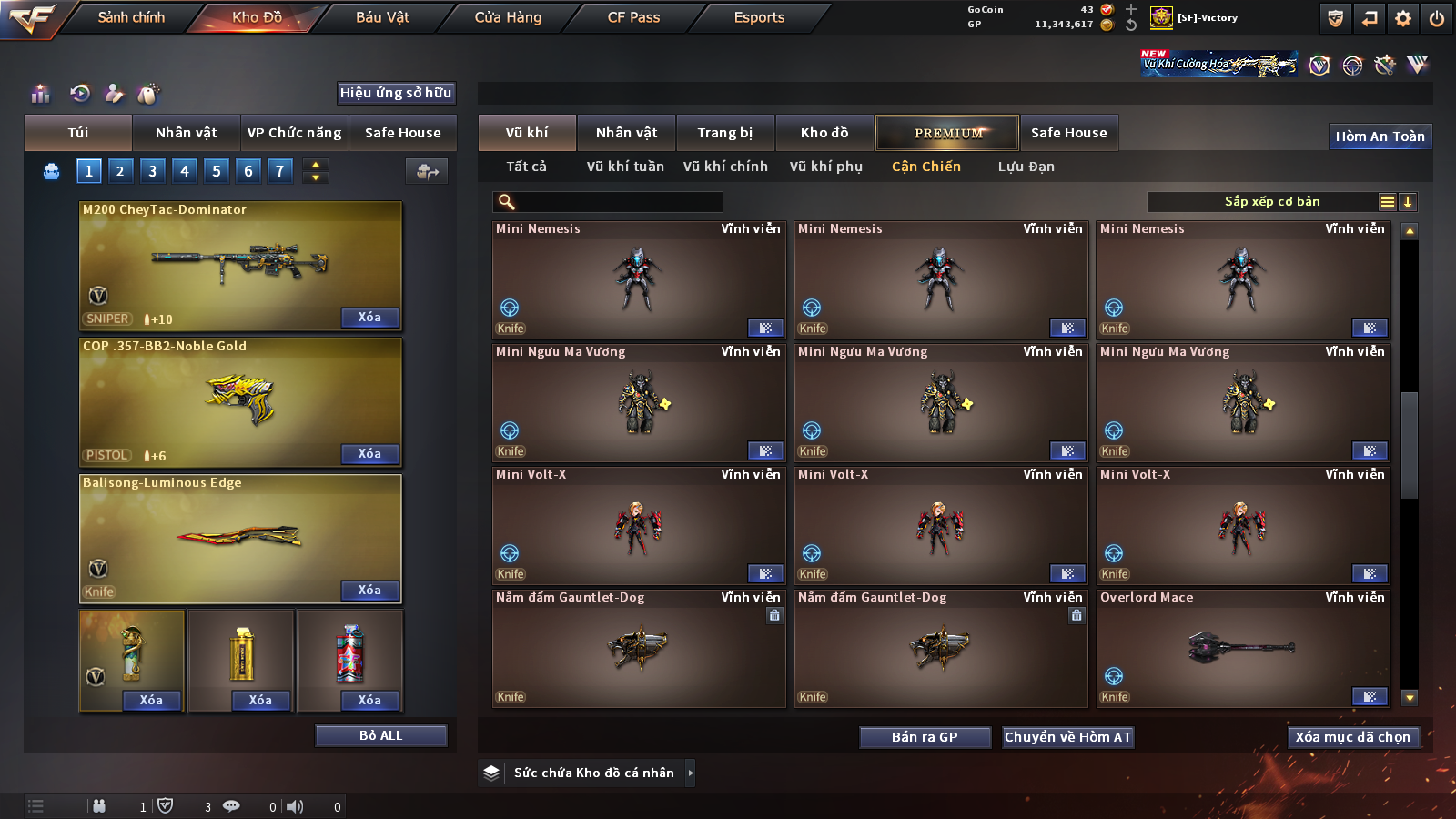Open the Sắp xếp cơ bản sort dropdown
1456x819 pixels.
[1271, 202]
